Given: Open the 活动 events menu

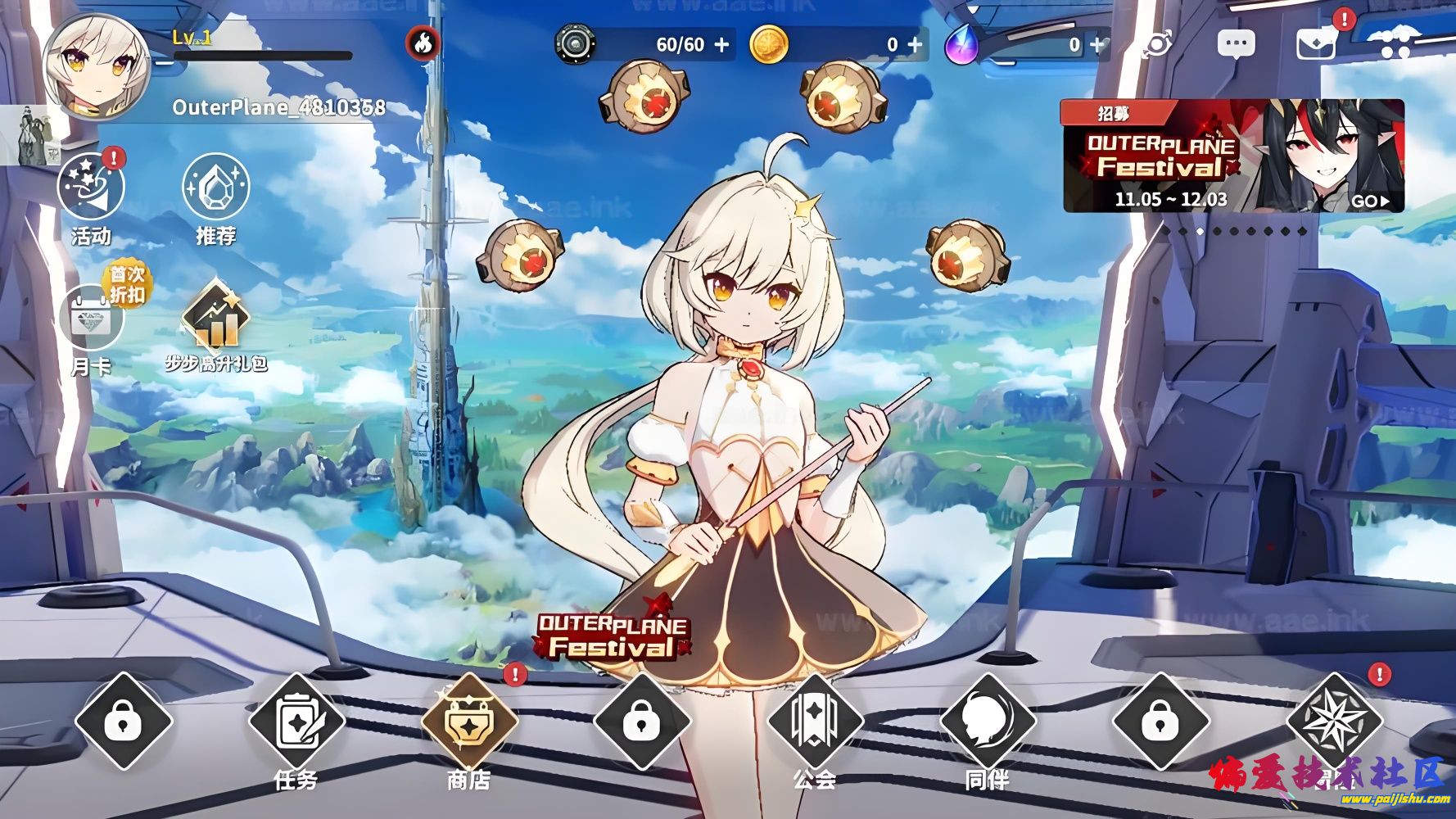Looking at the screenshot, I should click(91, 197).
